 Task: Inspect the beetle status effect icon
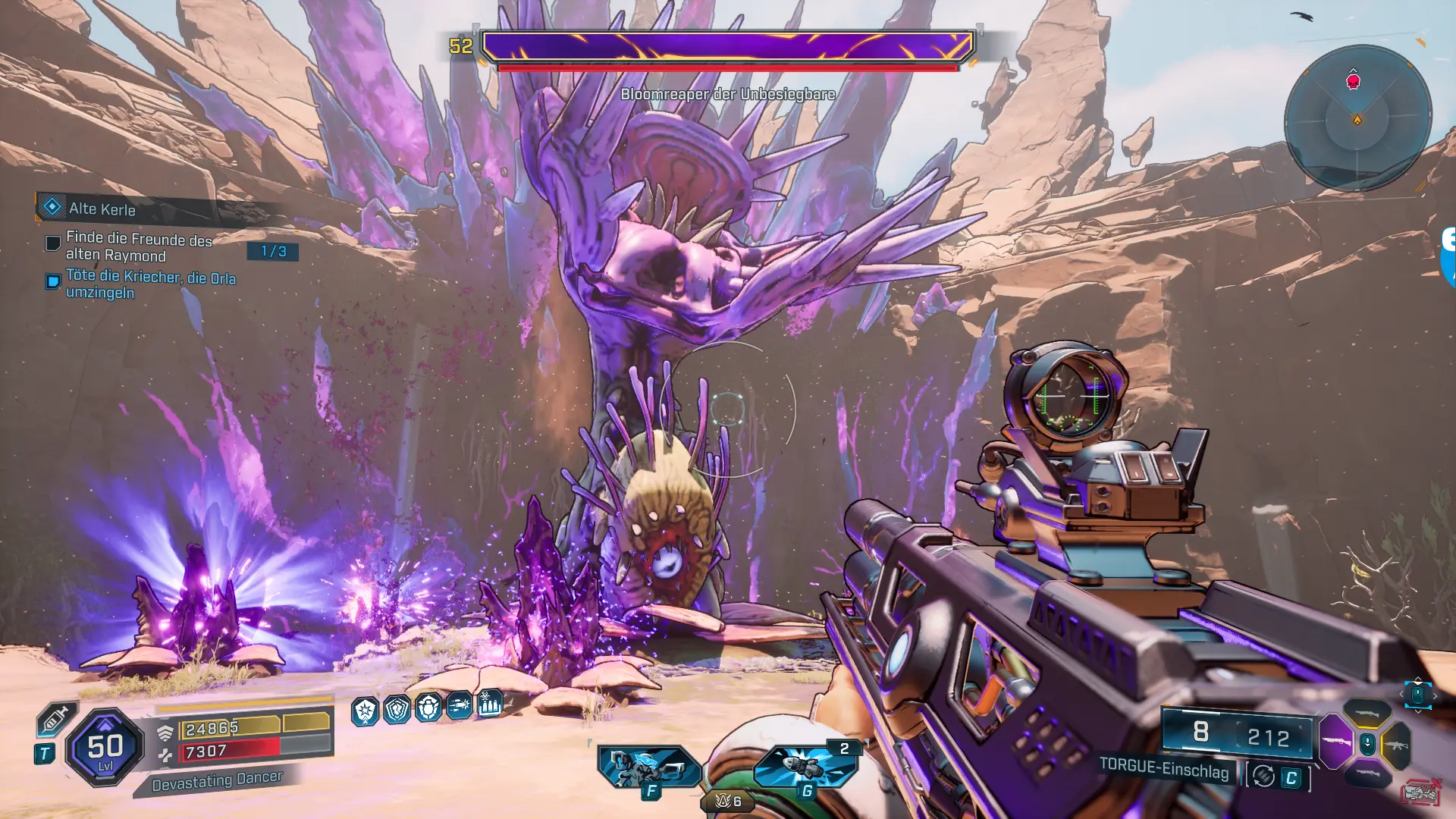click(x=428, y=708)
